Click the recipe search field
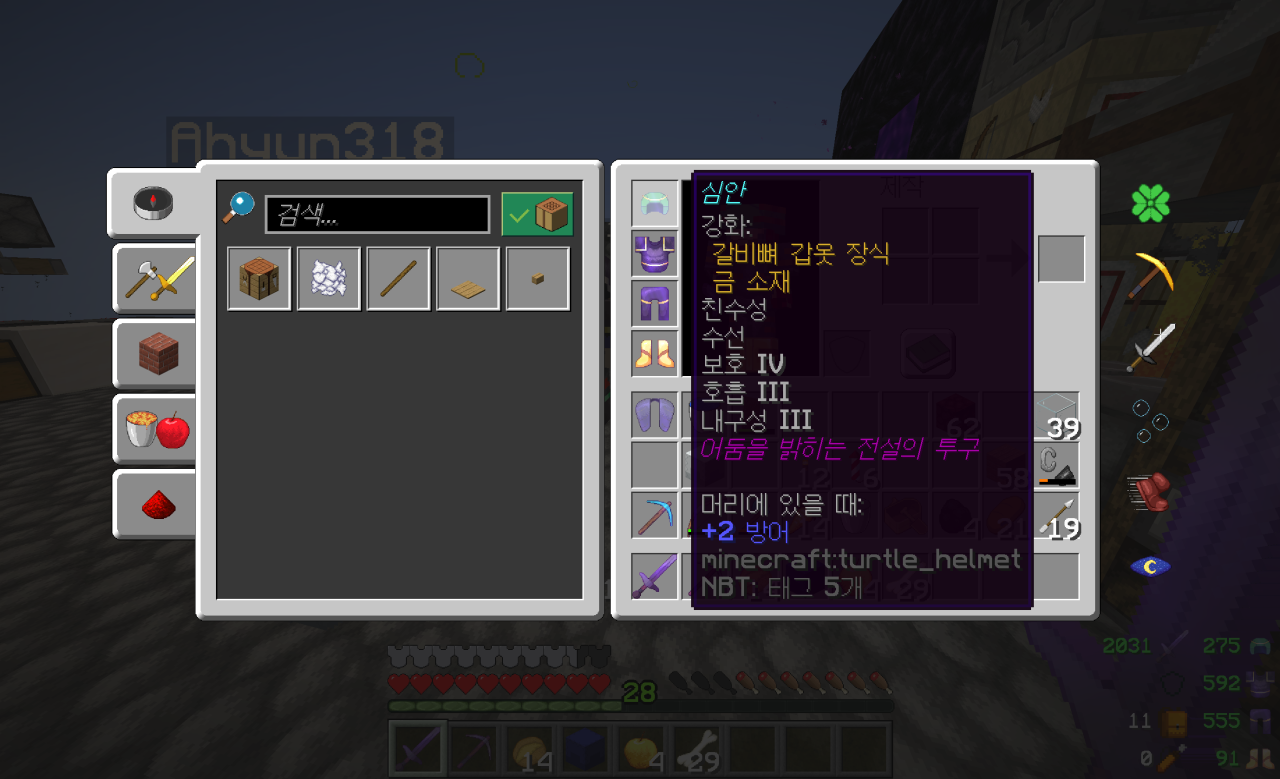Image resolution: width=1280 pixels, height=779 pixels. tap(377, 215)
